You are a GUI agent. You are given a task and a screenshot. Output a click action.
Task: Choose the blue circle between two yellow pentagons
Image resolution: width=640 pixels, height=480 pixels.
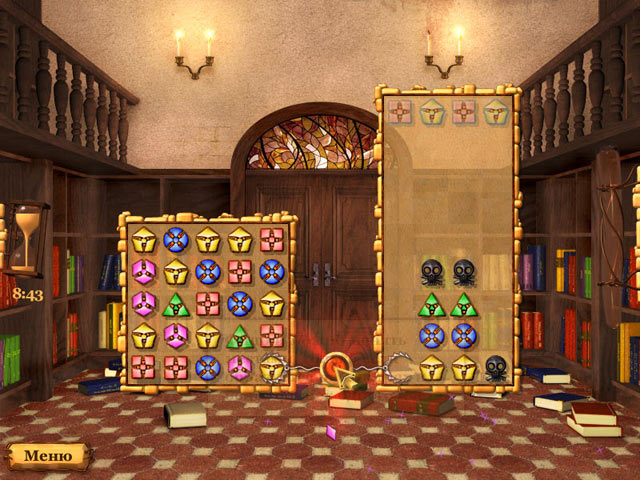point(176,239)
